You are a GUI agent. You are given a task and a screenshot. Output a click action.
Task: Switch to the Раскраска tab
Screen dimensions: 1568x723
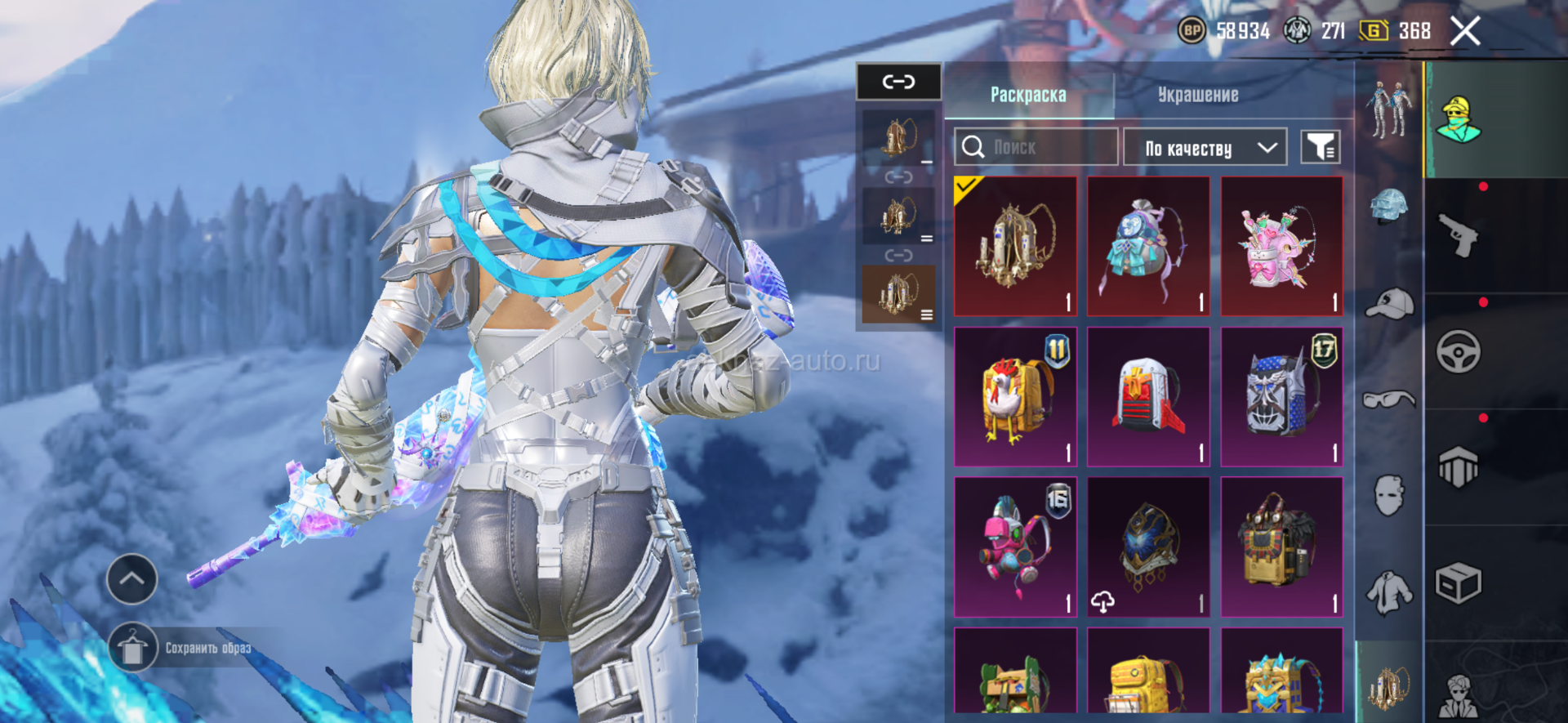pyautogui.click(x=1028, y=96)
